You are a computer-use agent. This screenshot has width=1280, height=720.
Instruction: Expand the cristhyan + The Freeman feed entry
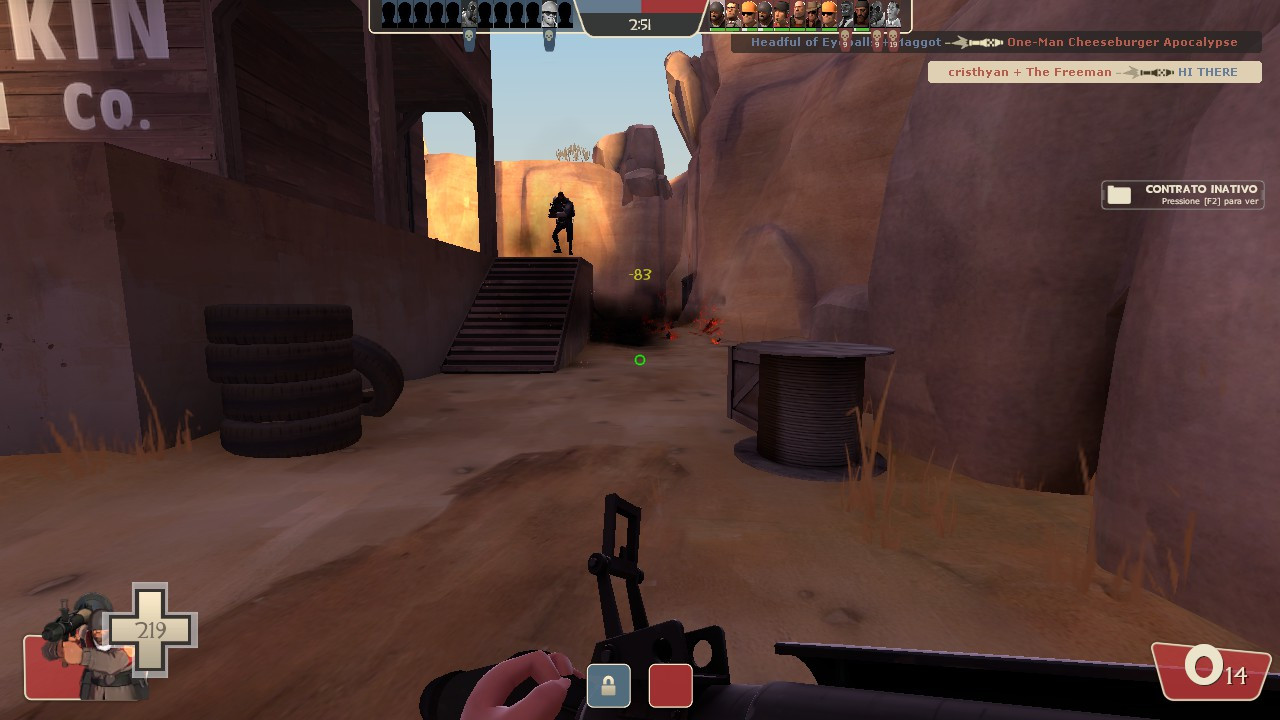(x=1096, y=71)
